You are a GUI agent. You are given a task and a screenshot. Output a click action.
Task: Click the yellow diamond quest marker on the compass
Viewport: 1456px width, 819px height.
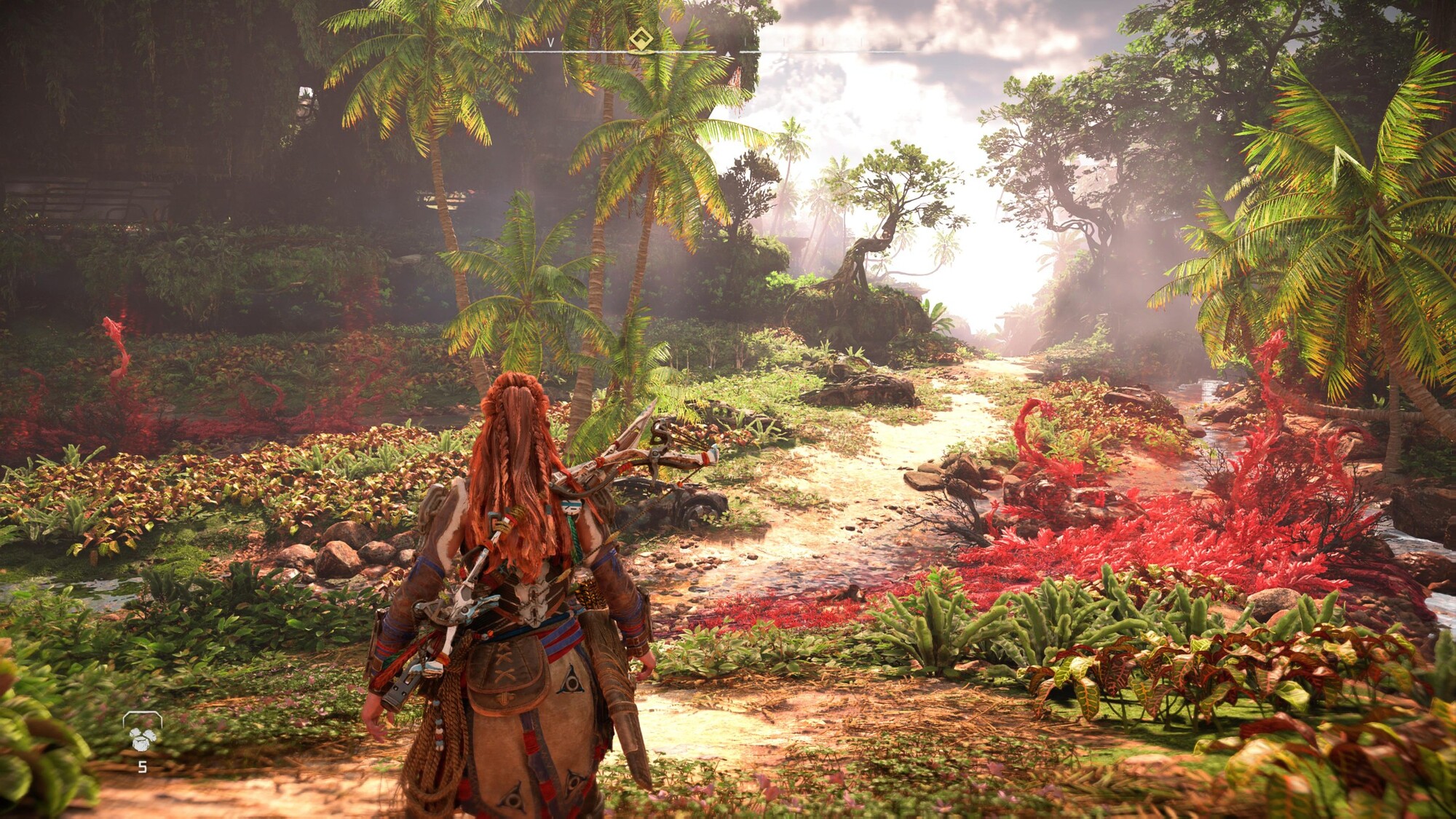641,39
